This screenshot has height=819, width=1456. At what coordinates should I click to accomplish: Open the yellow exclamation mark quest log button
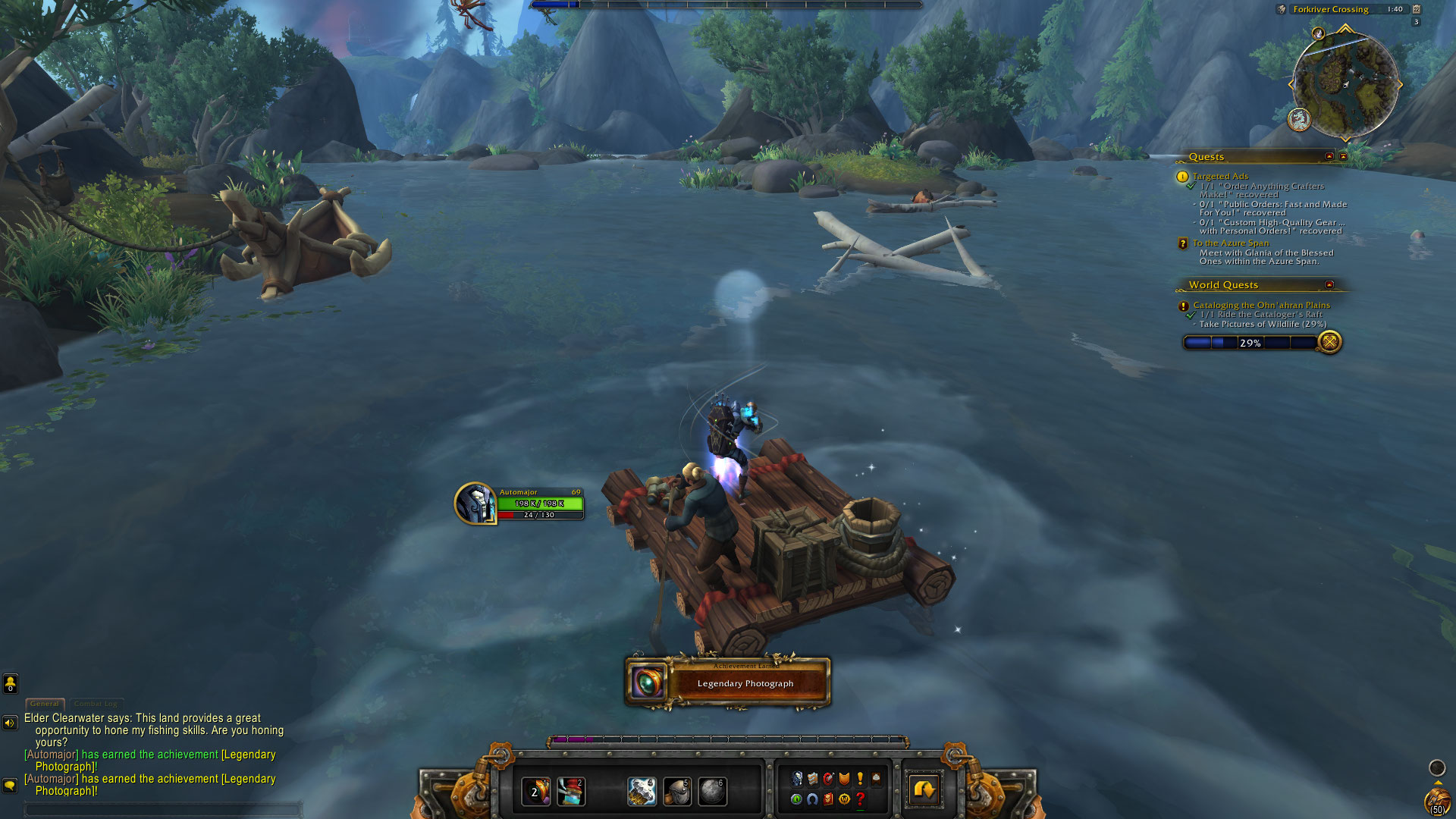860,779
